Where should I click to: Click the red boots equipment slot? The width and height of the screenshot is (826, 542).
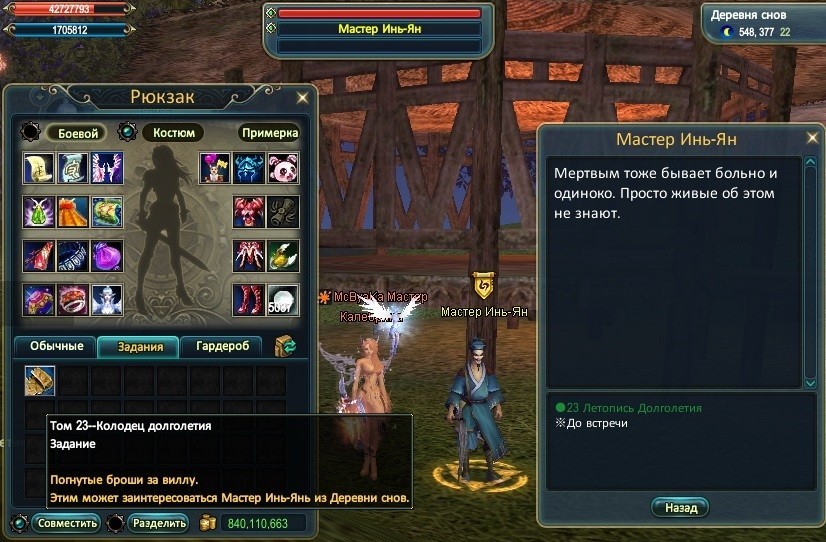(x=249, y=299)
